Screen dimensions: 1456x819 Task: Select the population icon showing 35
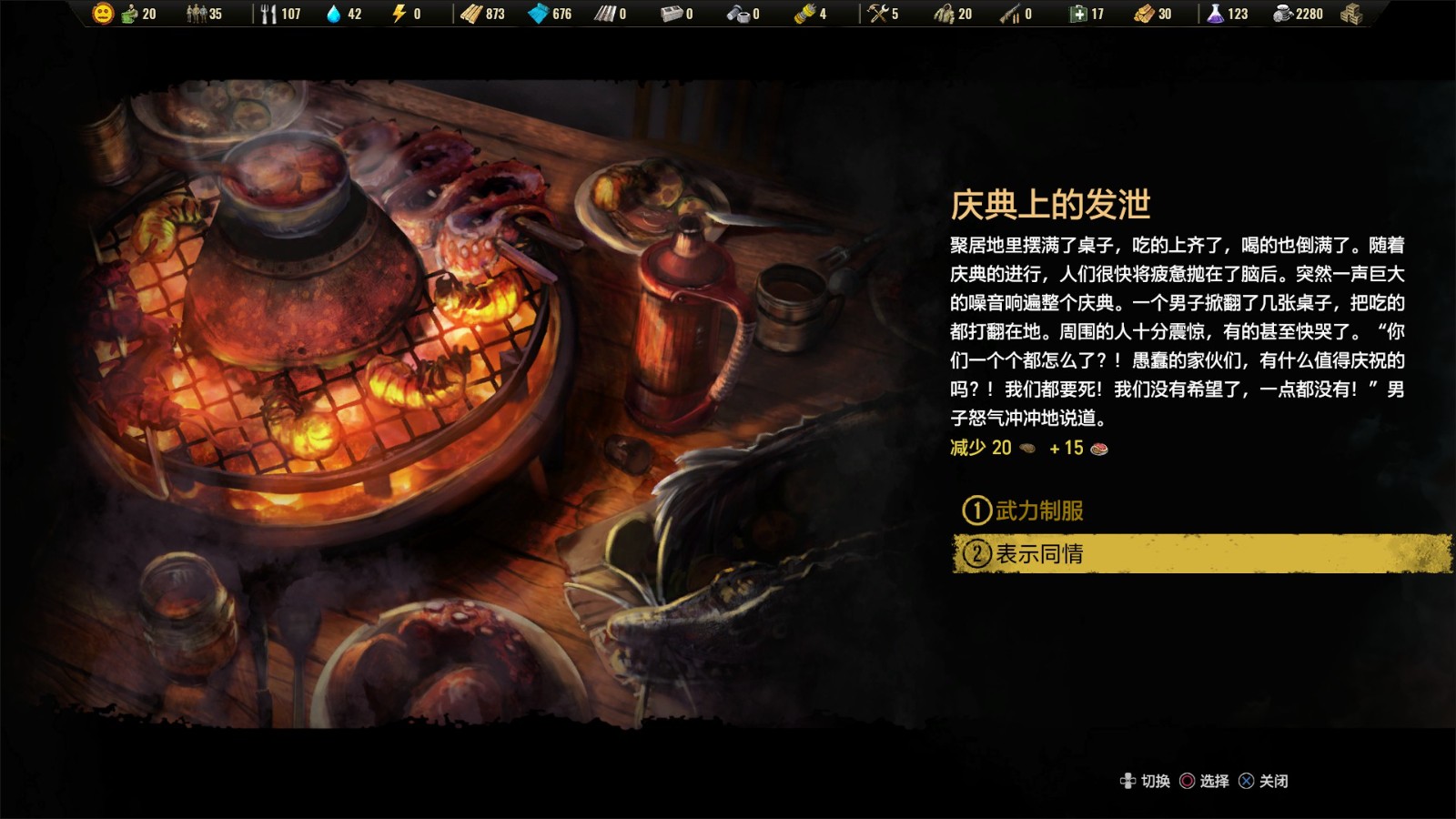(196, 14)
